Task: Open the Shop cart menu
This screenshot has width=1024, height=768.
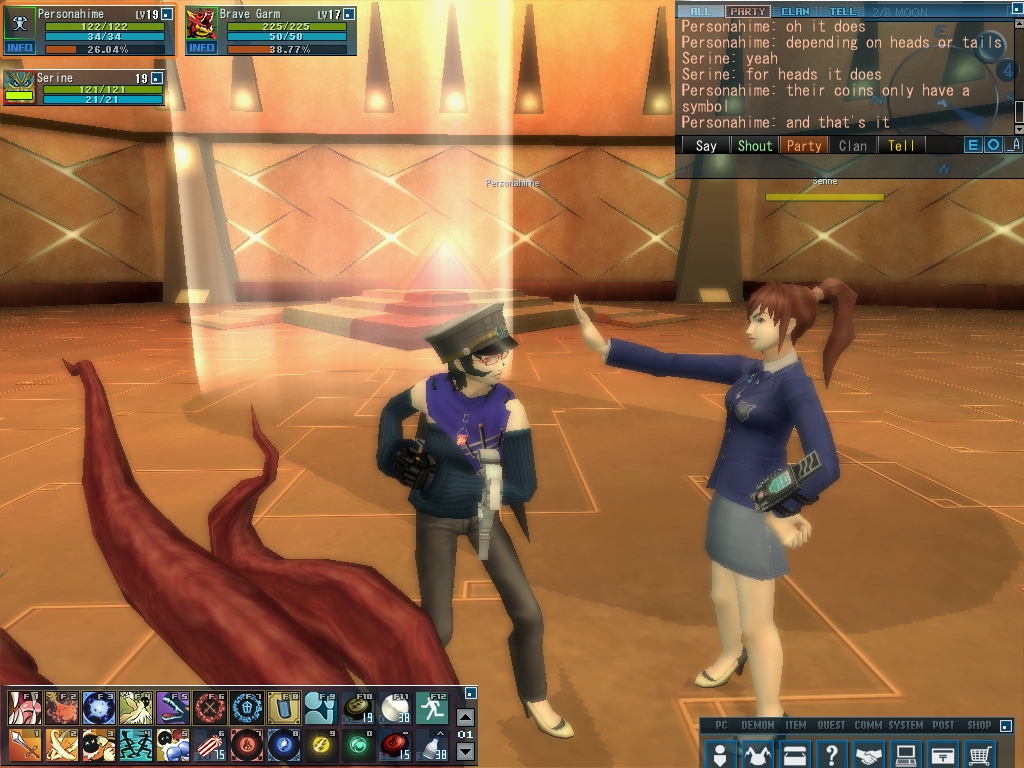Action: click(x=981, y=755)
